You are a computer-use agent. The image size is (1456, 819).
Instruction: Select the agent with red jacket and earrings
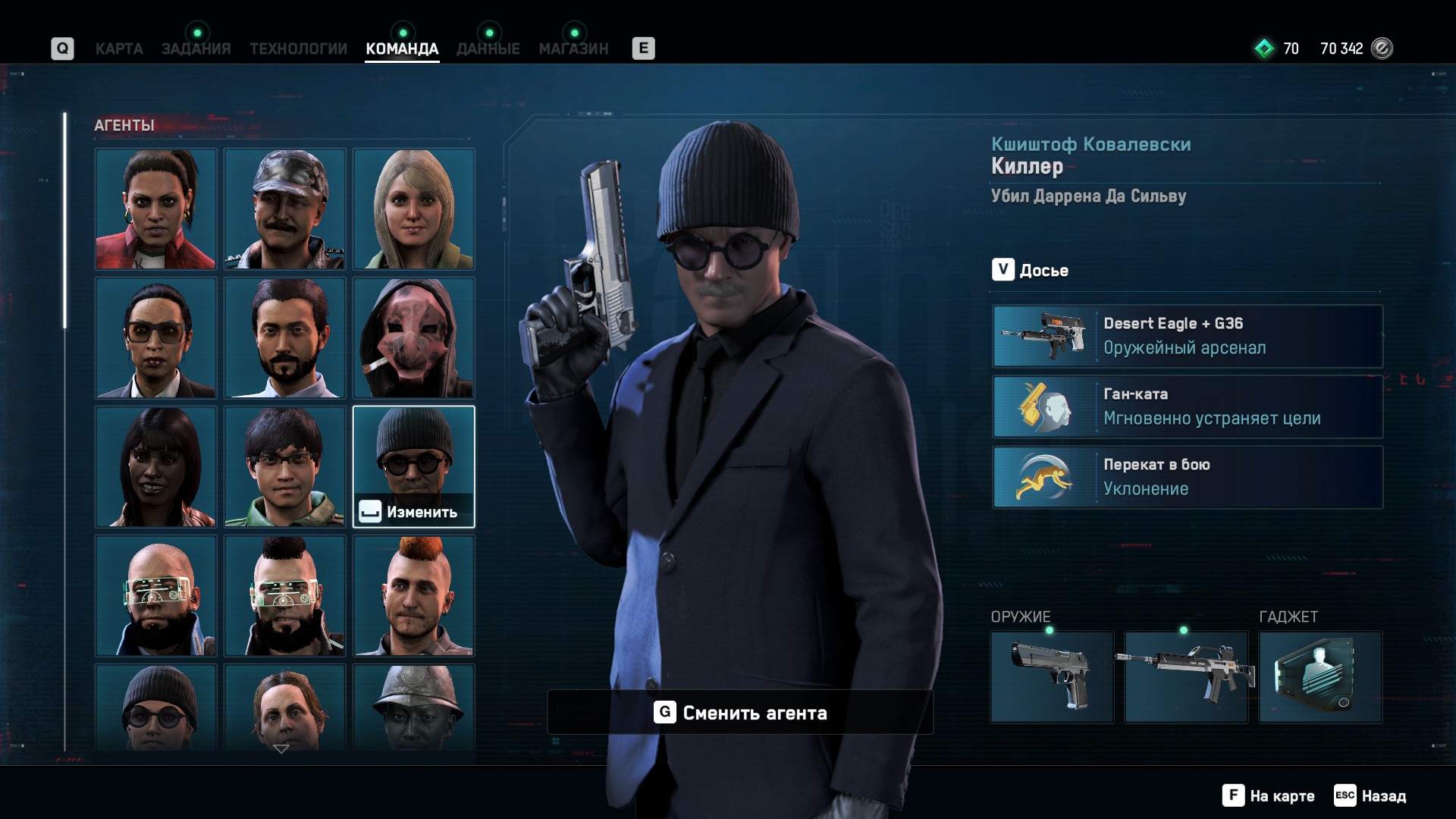155,209
